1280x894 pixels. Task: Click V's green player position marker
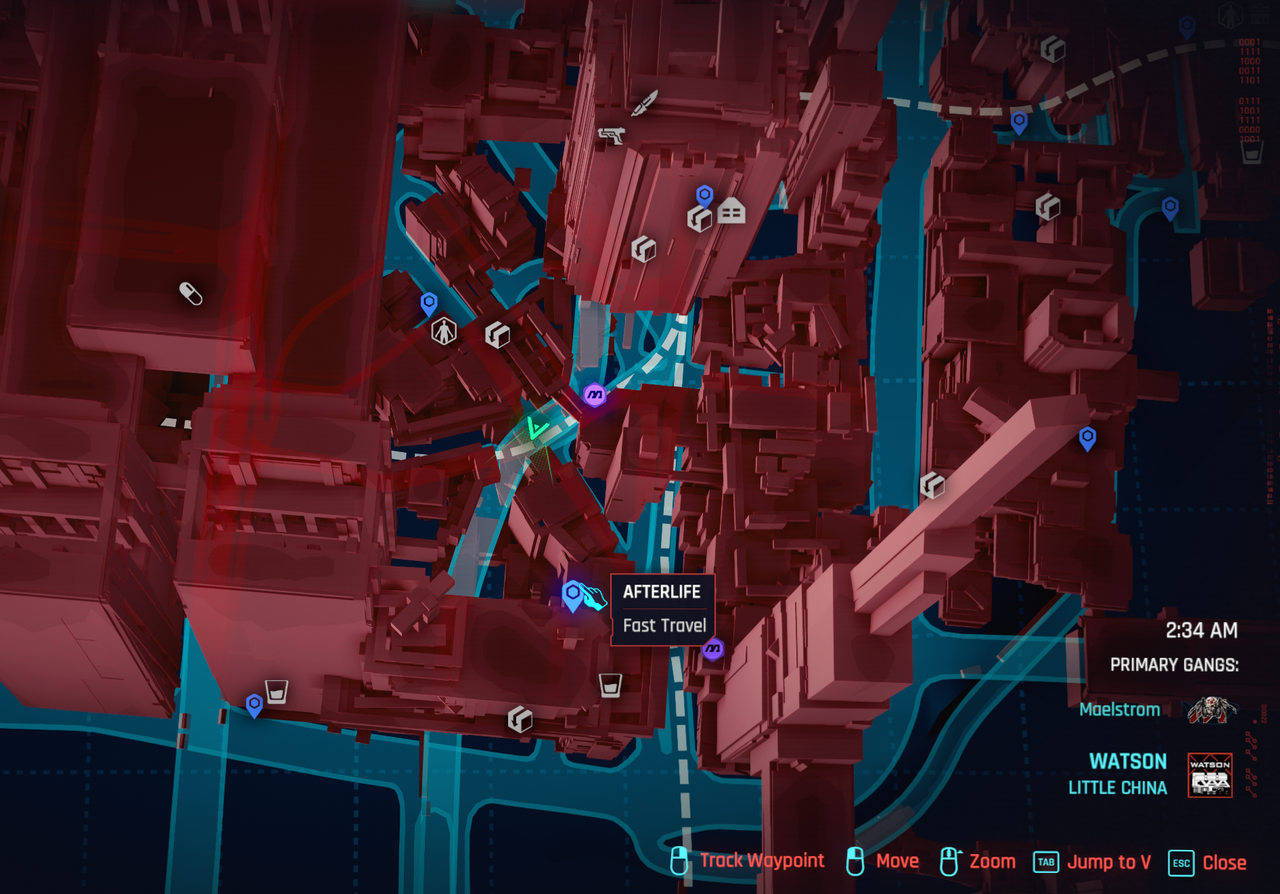click(540, 430)
